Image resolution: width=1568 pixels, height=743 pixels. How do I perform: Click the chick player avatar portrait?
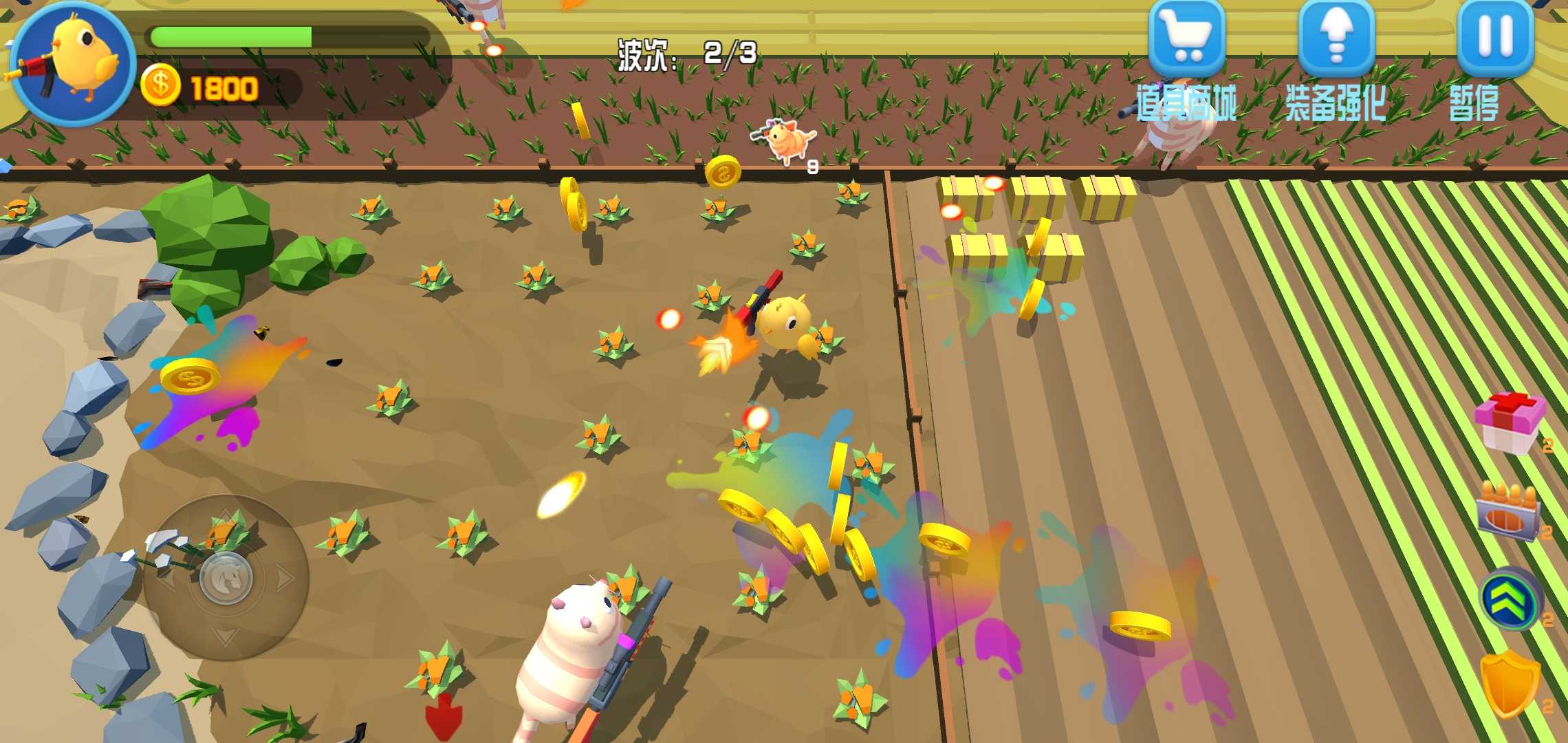coord(73,63)
